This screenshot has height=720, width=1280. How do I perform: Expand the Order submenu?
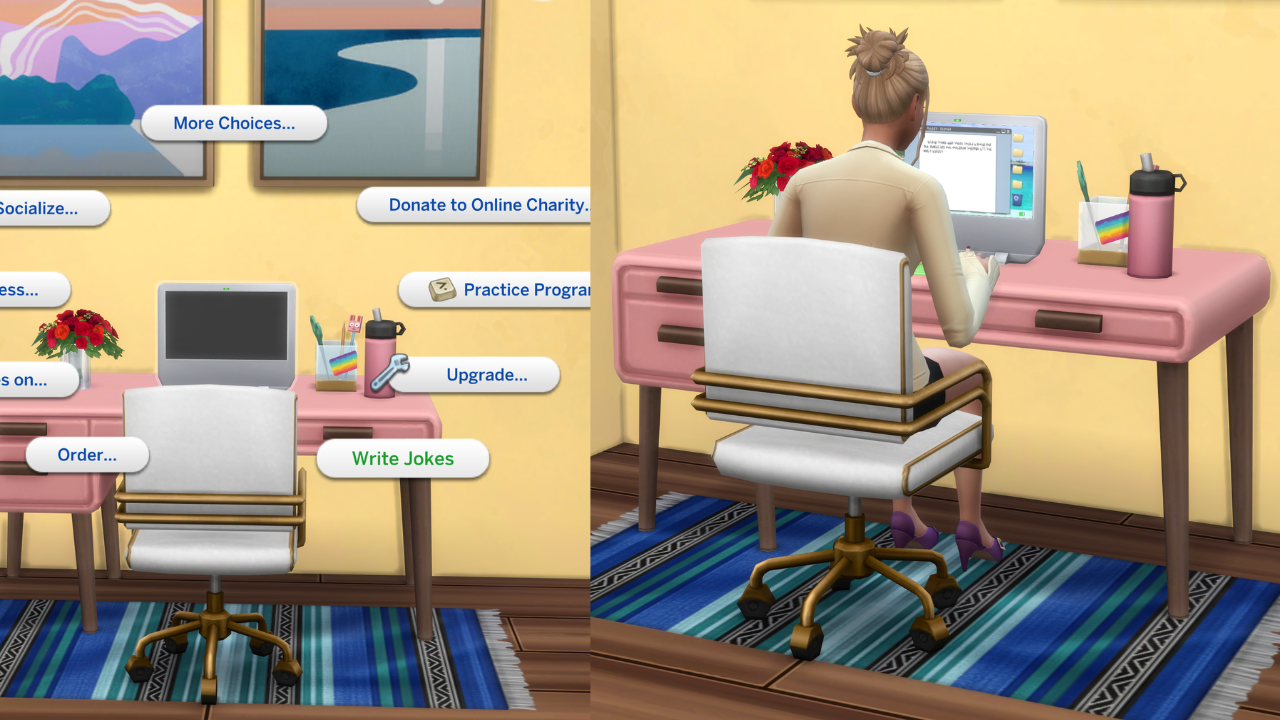click(87, 455)
